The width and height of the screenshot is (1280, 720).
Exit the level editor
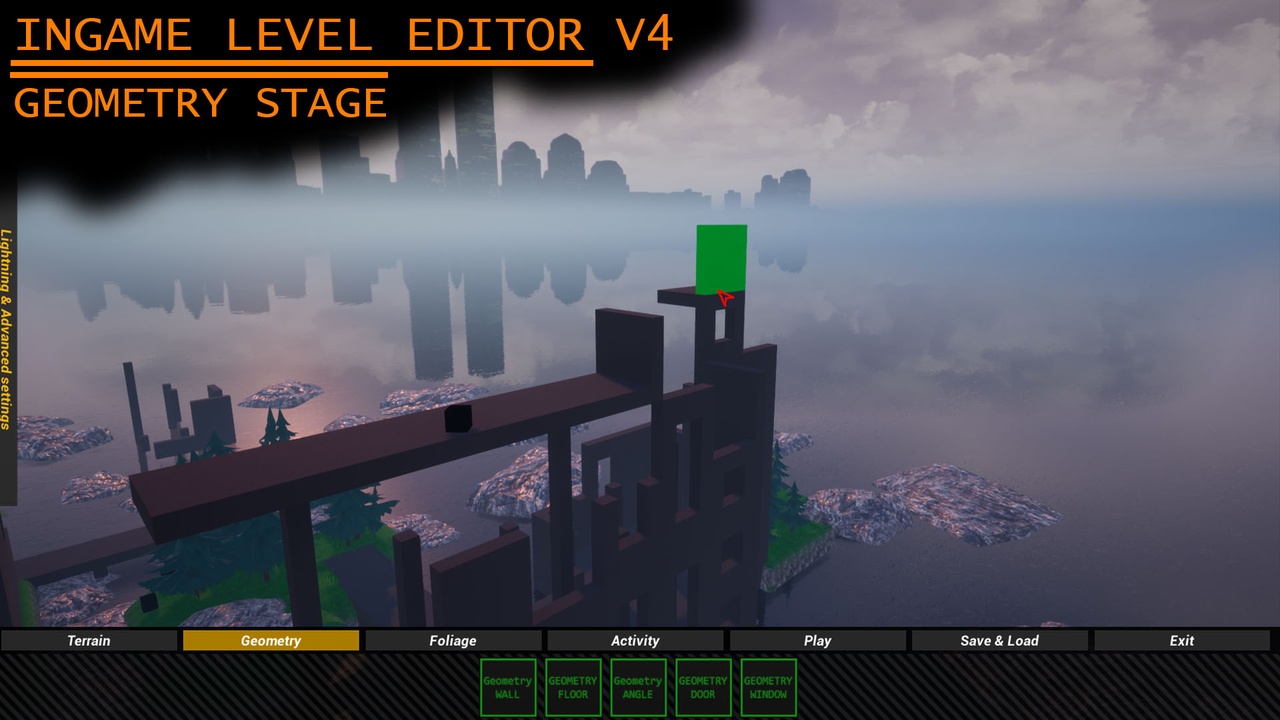1181,640
